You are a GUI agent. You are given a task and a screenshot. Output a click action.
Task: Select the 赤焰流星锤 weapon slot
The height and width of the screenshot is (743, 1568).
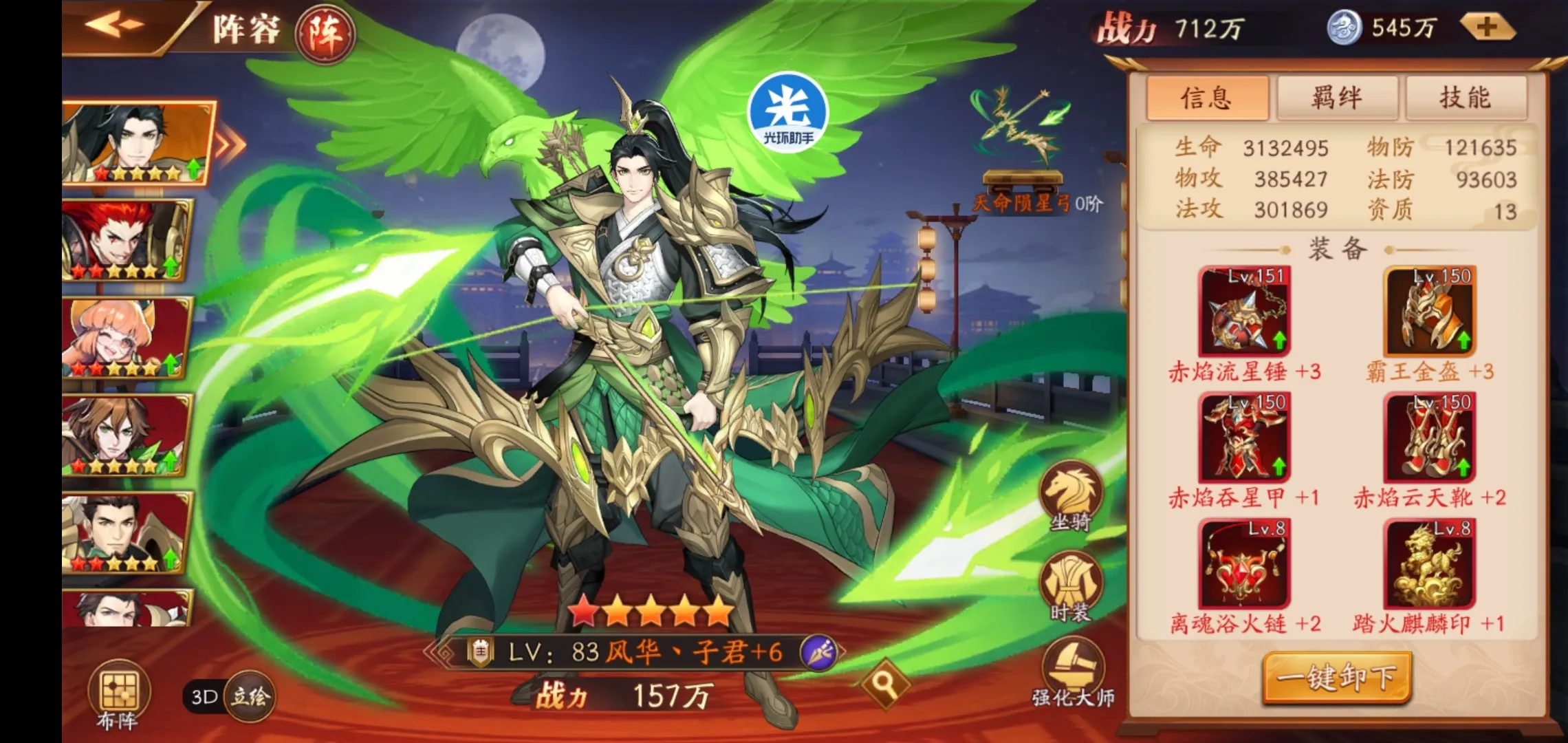pyautogui.click(x=1244, y=312)
